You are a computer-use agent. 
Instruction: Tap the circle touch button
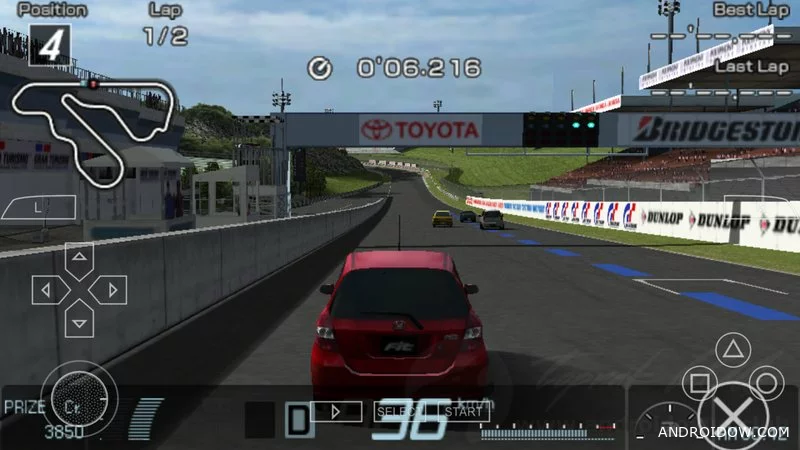pyautogui.click(x=767, y=384)
